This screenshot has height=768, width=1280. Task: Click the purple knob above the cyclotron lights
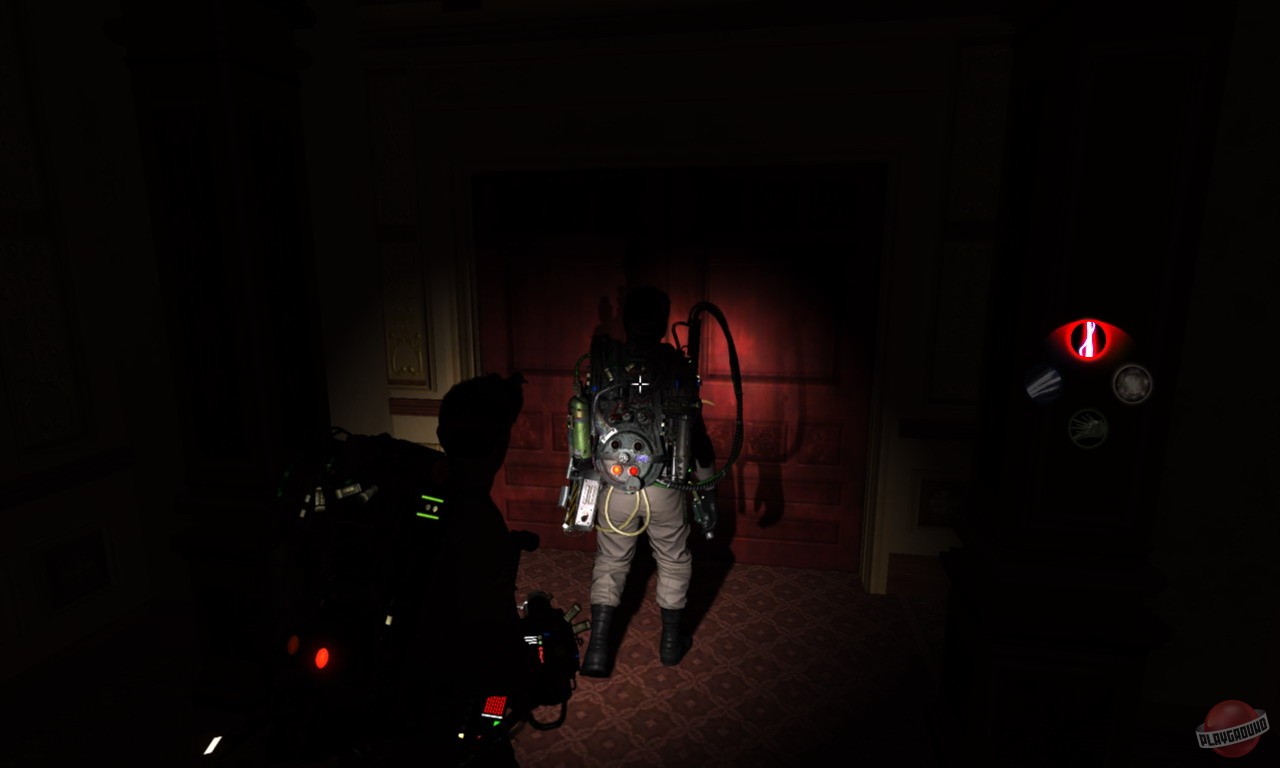pos(643,457)
